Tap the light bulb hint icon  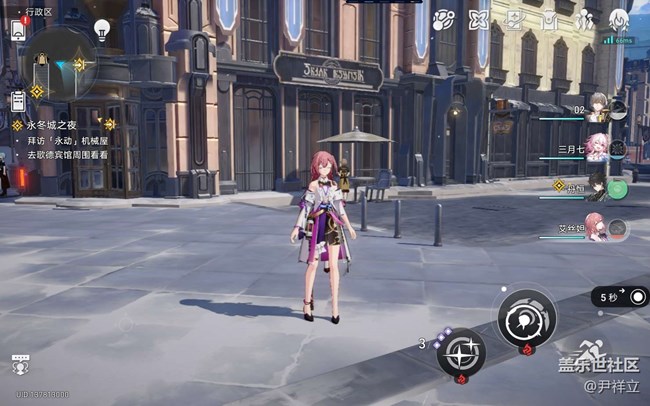[x=101, y=28]
